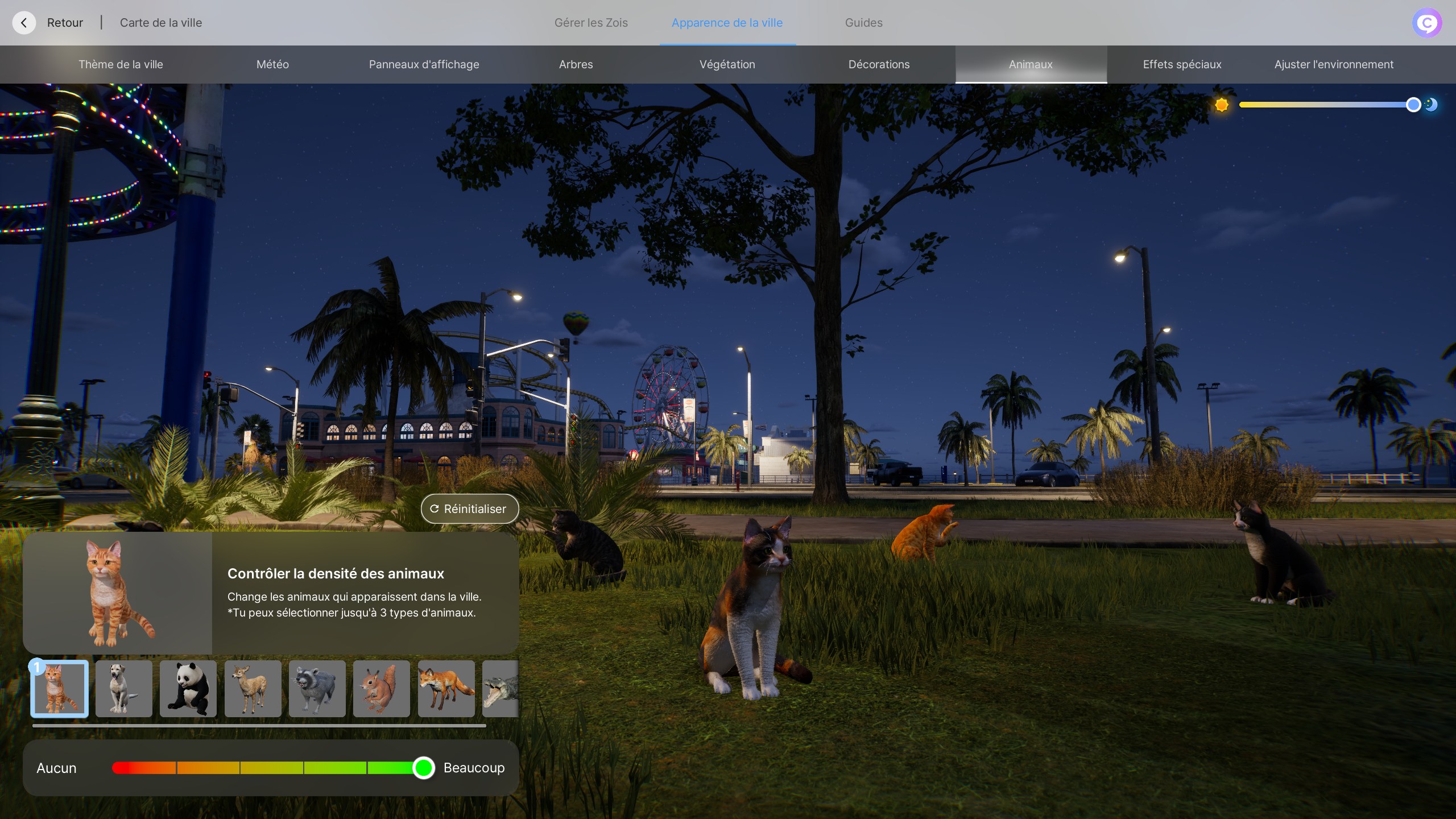Open the purple profile icon
This screenshot has width=1456, height=819.
coord(1426,23)
